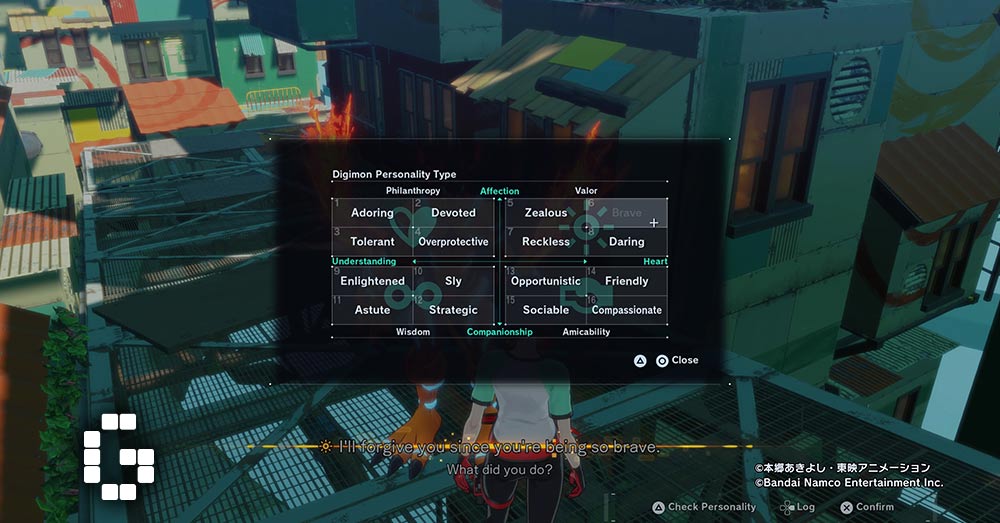
Task: Select the Adoring personality cell
Action: [372, 213]
